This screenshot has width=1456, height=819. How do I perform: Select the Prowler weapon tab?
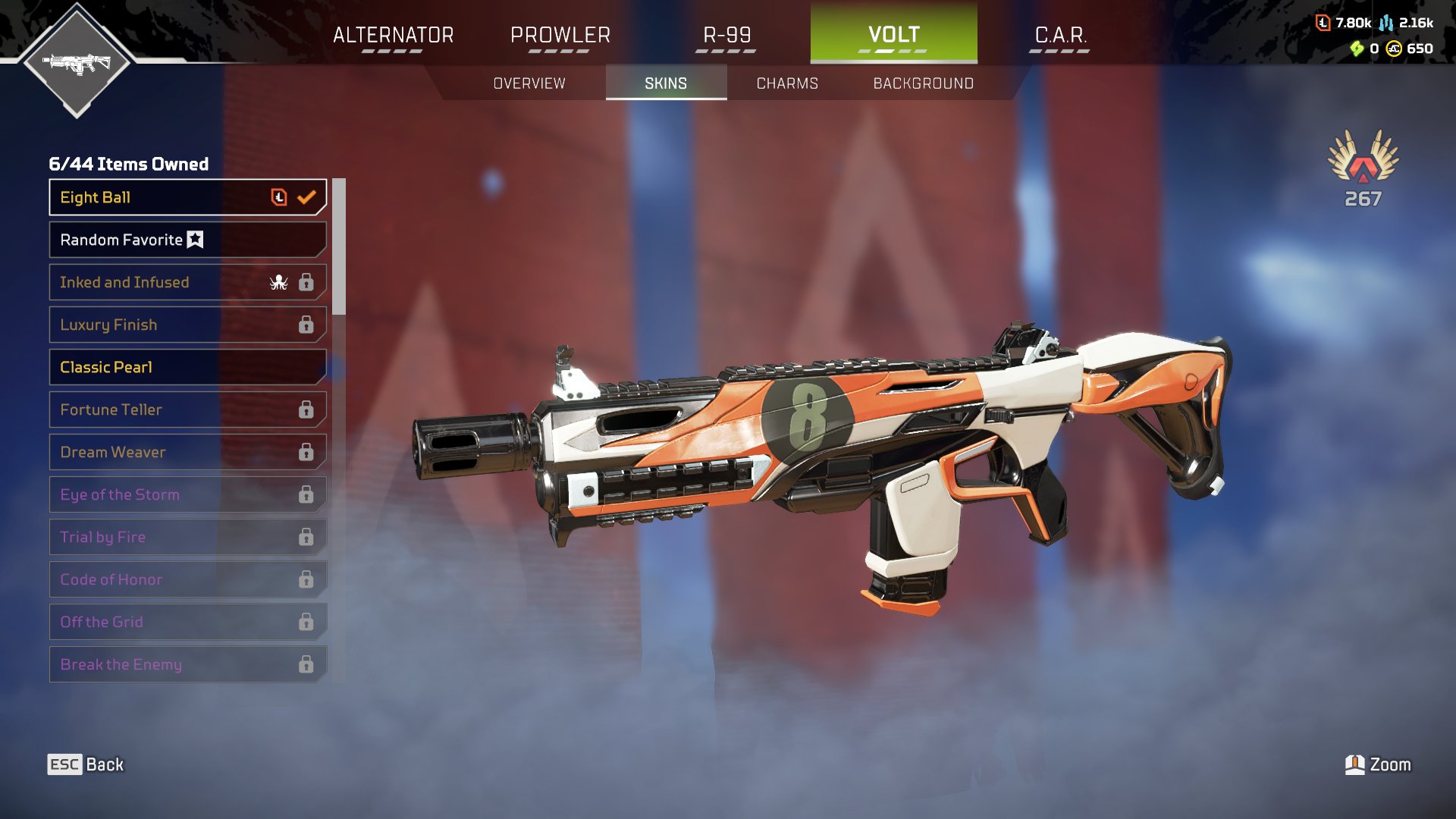point(560,36)
